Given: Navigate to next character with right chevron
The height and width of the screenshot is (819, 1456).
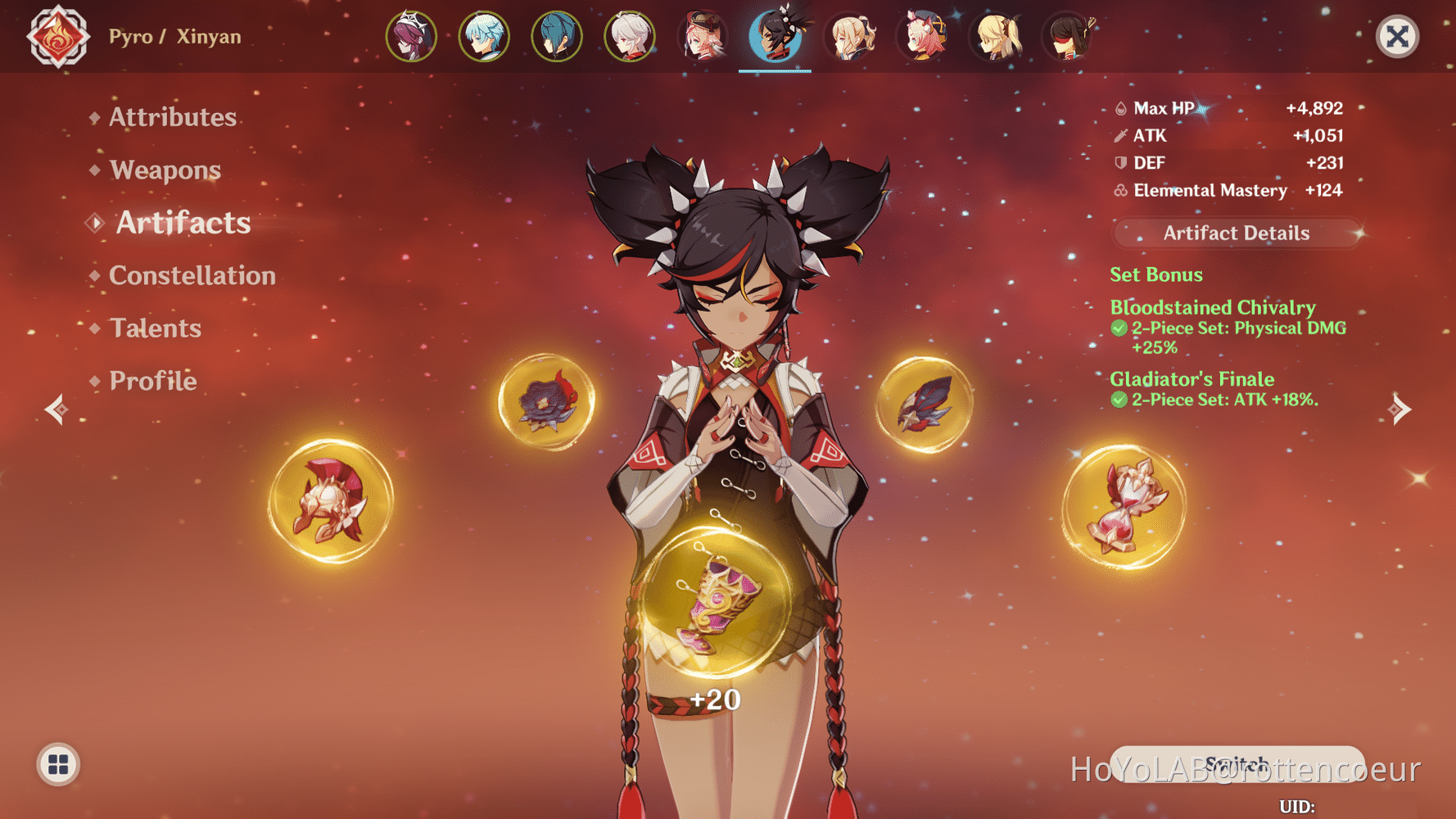Looking at the screenshot, I should (1401, 409).
